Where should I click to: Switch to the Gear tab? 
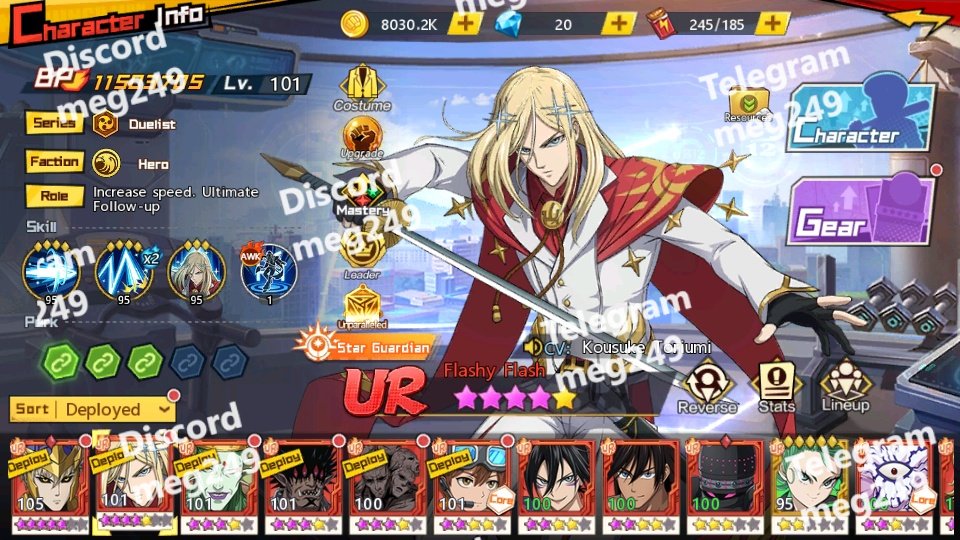pos(864,211)
